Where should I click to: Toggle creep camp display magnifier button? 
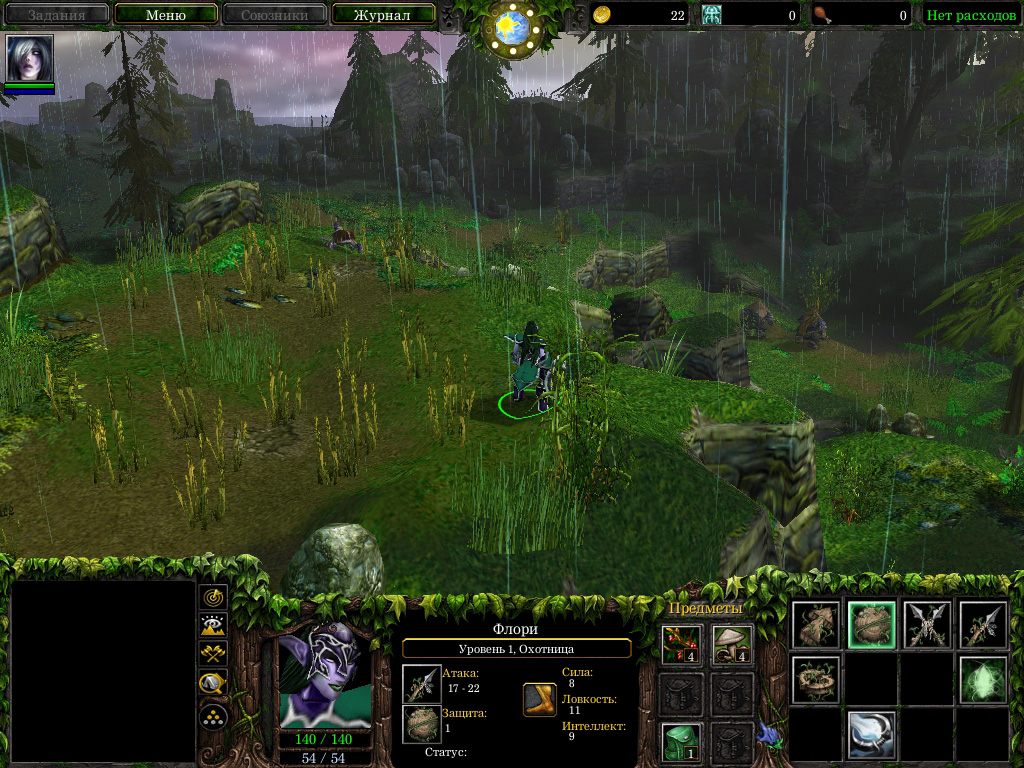pos(213,685)
